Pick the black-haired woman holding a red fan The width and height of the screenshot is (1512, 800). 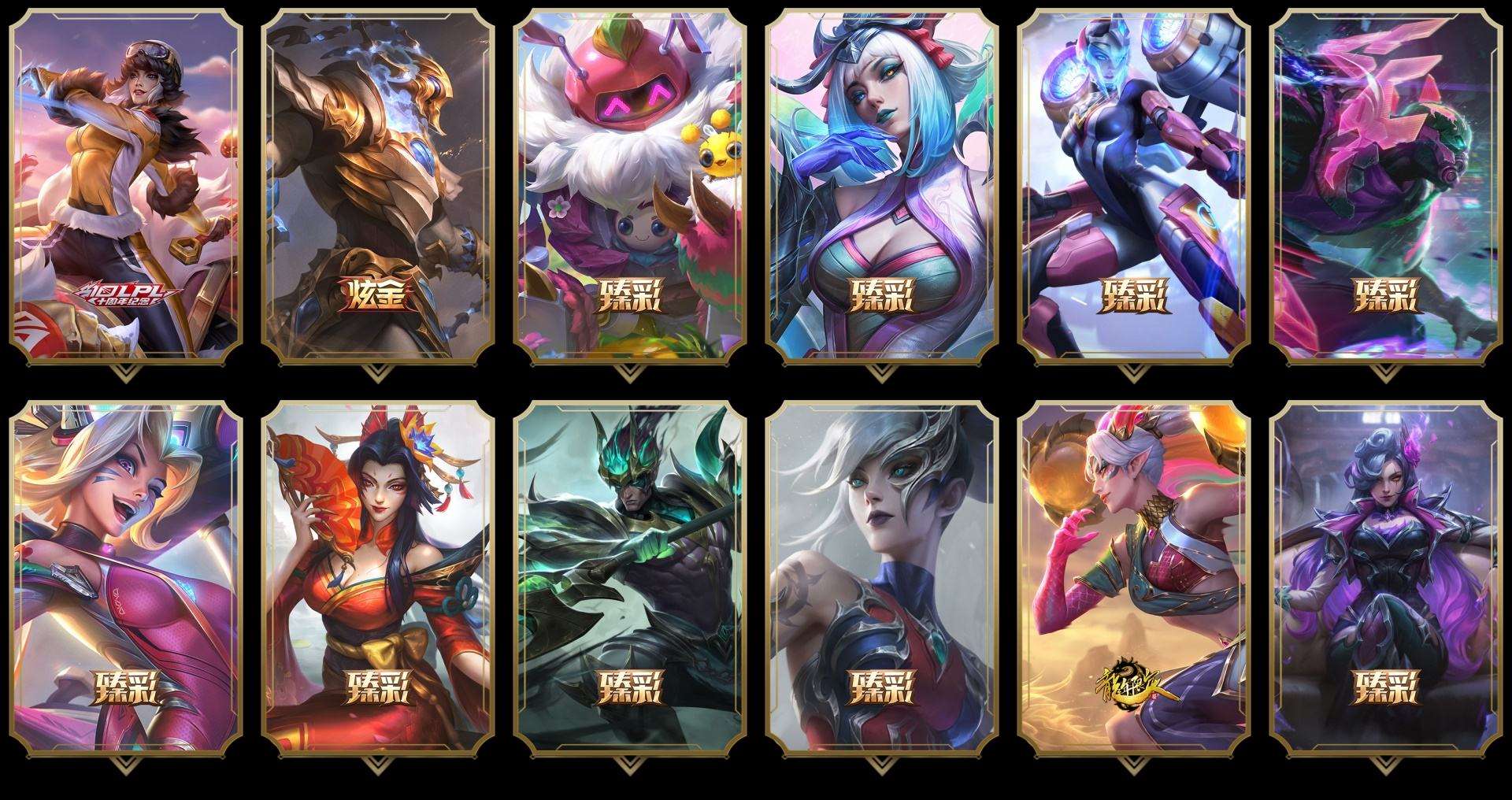coord(378,579)
